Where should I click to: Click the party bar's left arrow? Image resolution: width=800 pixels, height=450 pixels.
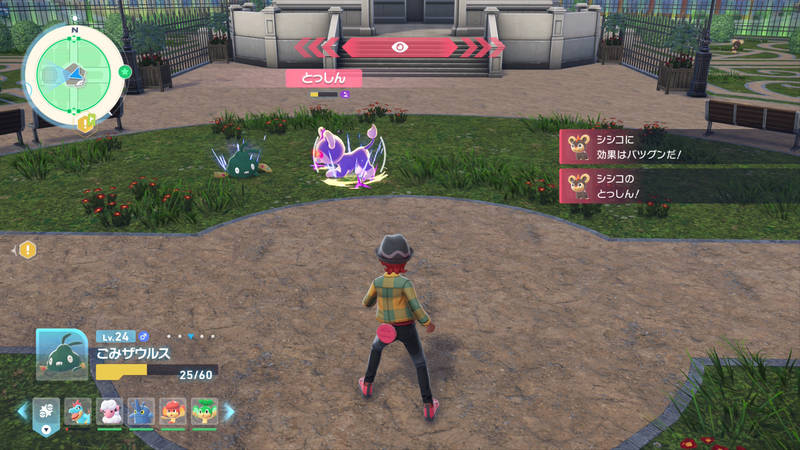(21, 411)
